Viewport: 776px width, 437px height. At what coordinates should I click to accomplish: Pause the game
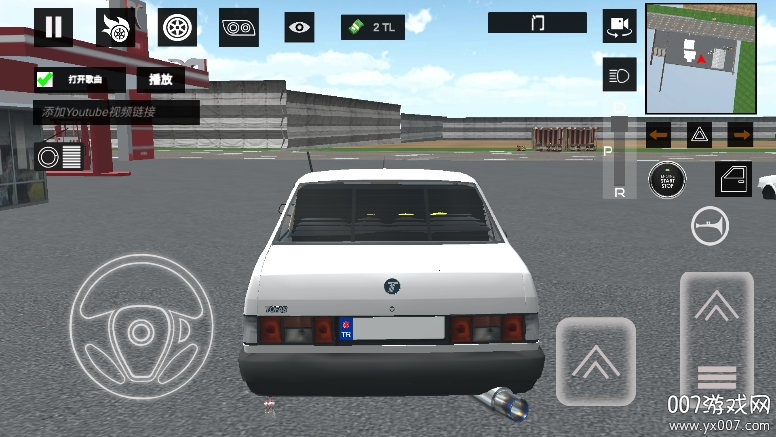53,27
